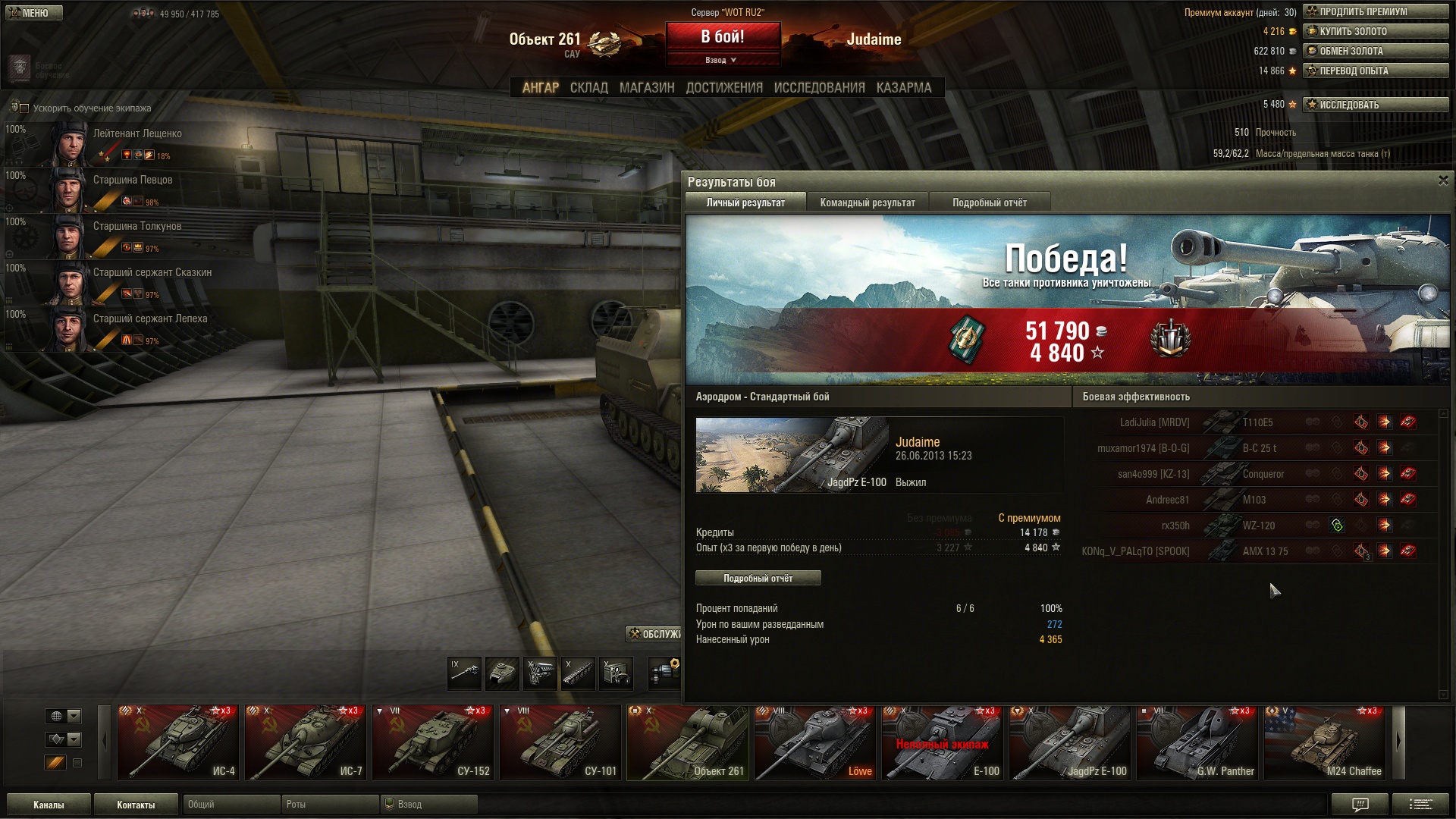Click ПРОДЛИТЬ ПРЕМИУМ button
Viewport: 1456px width, 819px height.
click(x=1375, y=11)
